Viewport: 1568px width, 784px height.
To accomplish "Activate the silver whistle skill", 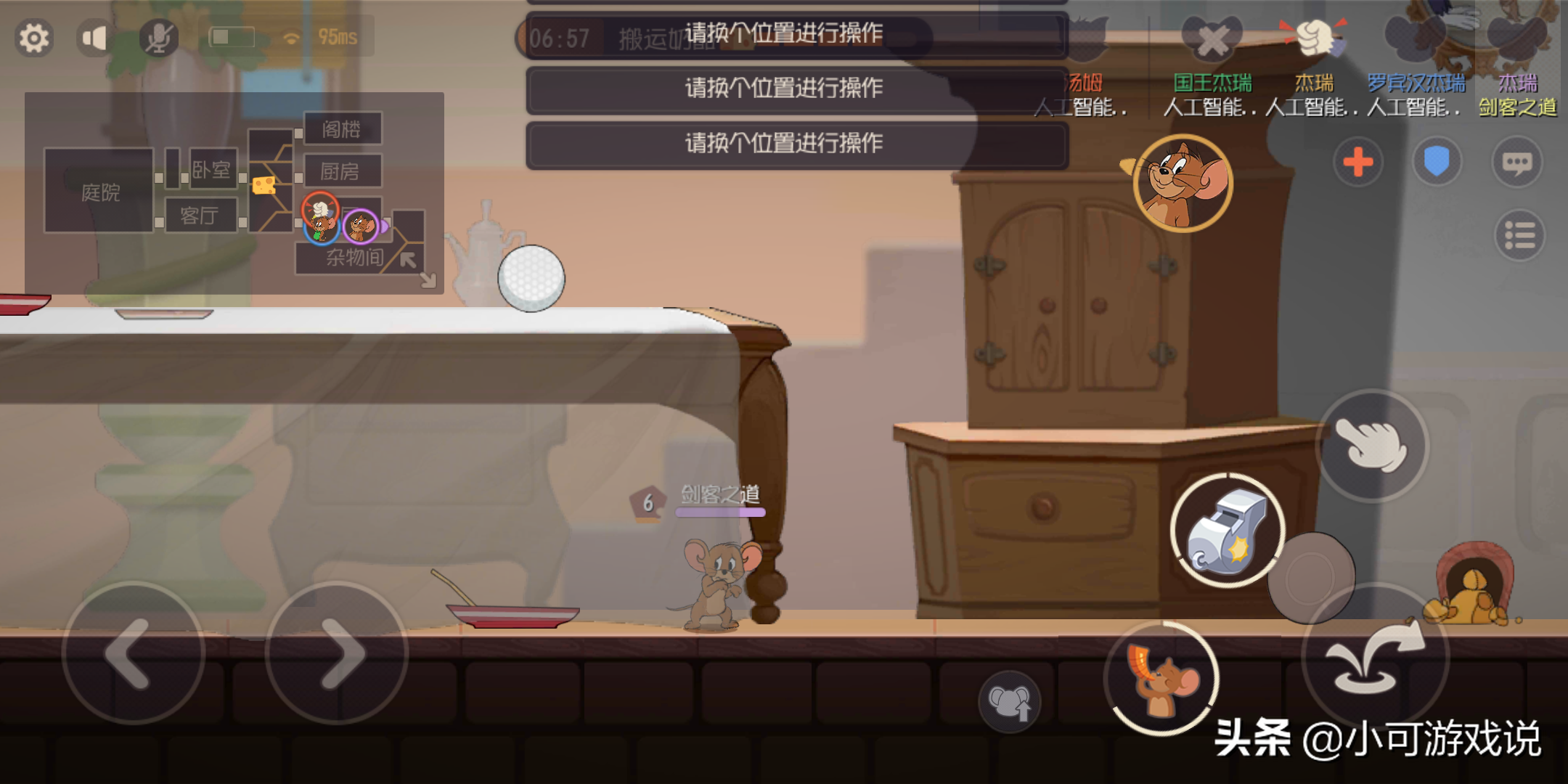I will pyautogui.click(x=1227, y=531).
